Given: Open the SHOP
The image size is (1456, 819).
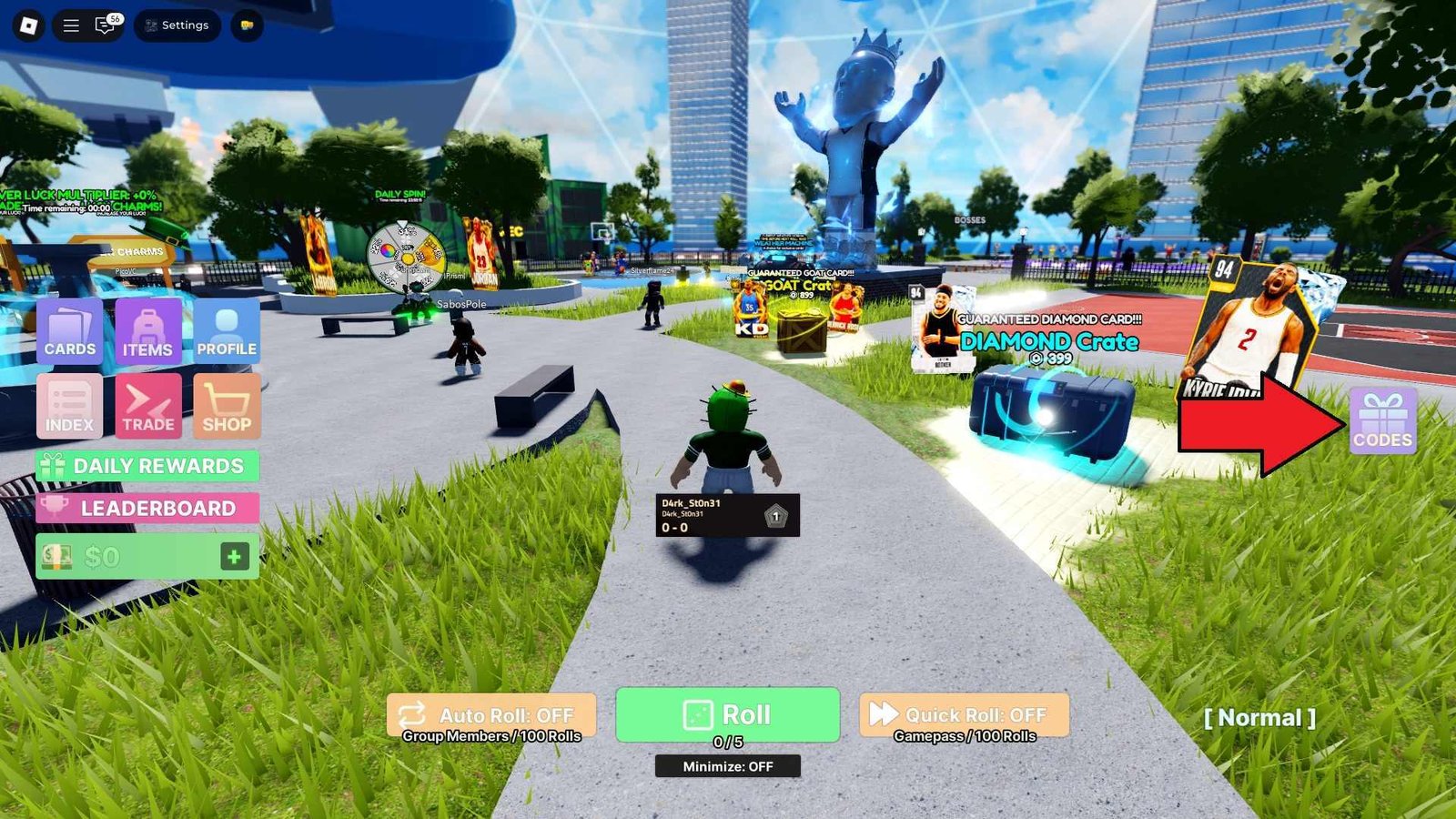Looking at the screenshot, I should pos(227,407).
